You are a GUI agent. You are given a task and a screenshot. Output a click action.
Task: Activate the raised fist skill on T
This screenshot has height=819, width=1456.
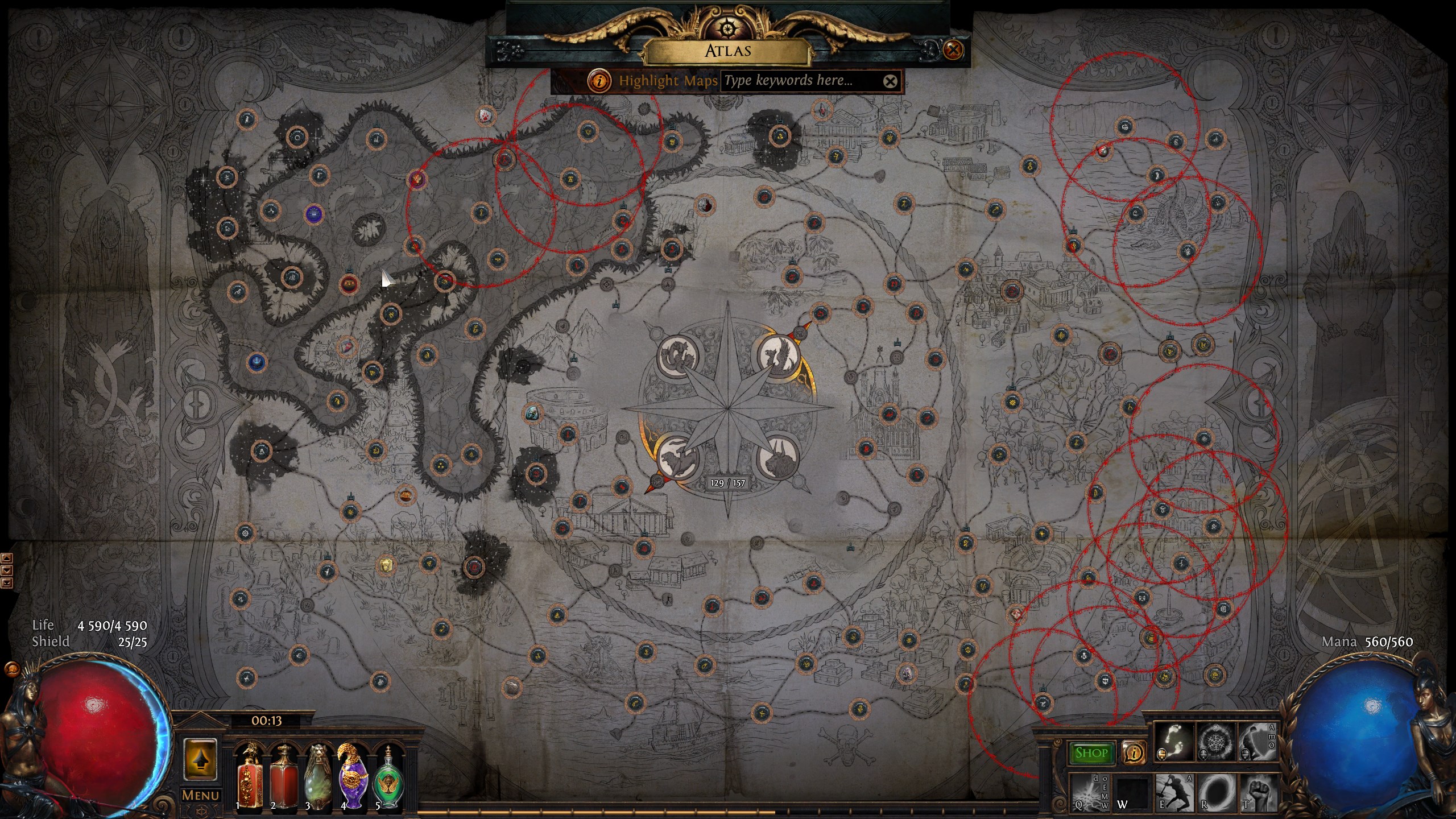pos(1258,793)
